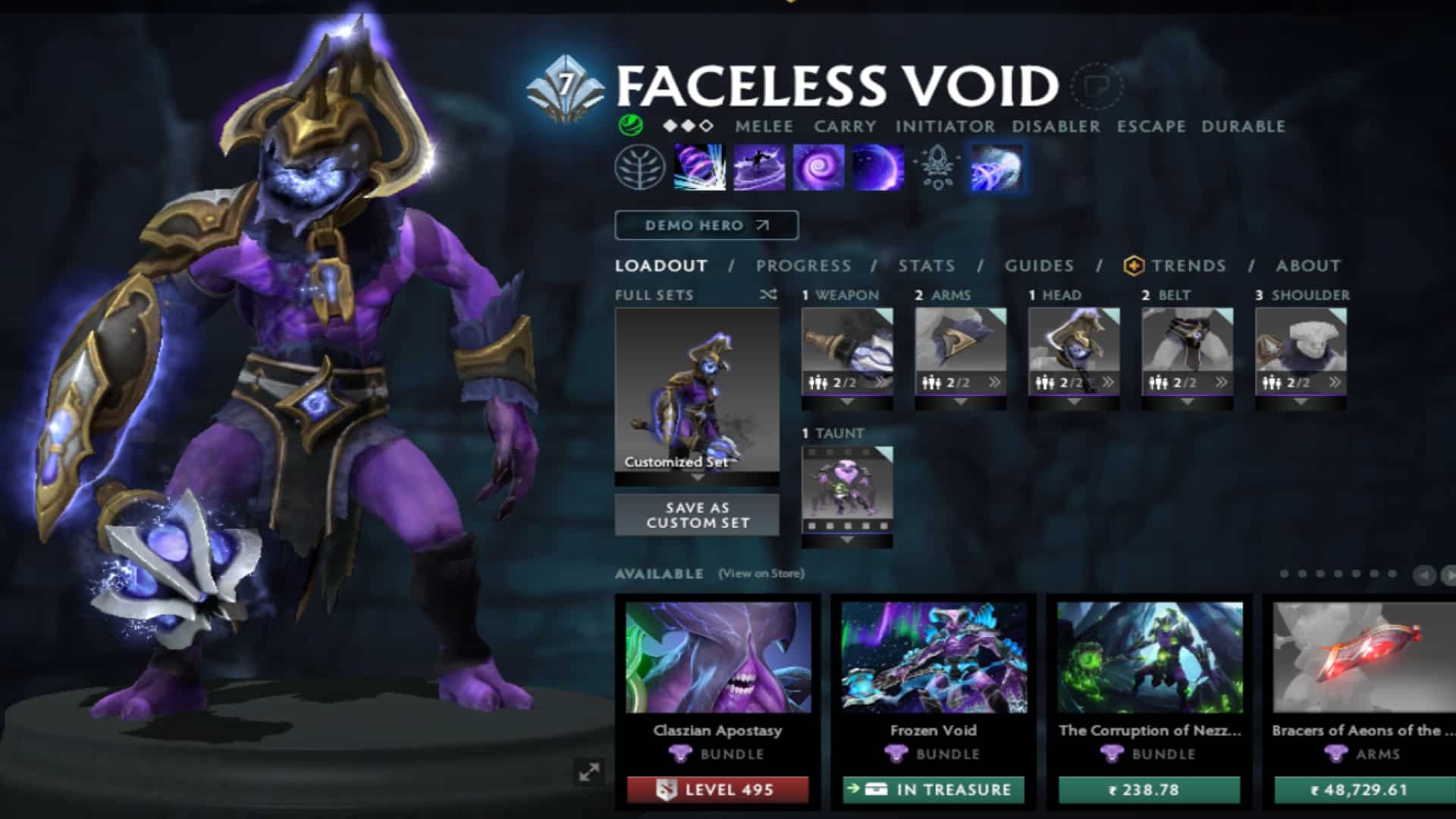Image resolution: width=1456 pixels, height=819 pixels.
Task: Toggle the first filled diamond marker
Action: tap(669, 126)
